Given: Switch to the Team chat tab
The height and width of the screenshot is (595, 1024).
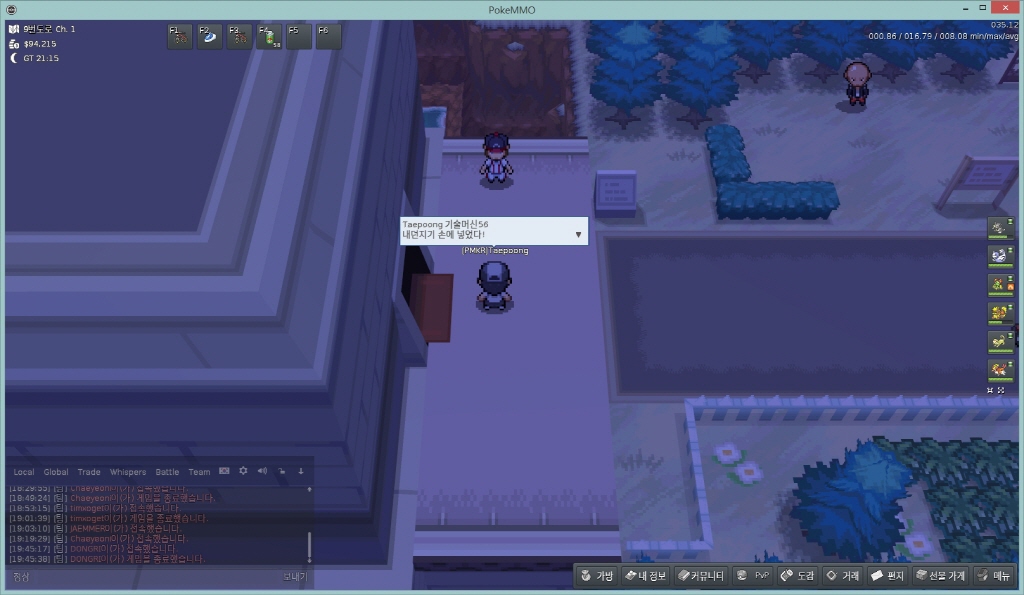Looking at the screenshot, I should (x=199, y=472).
